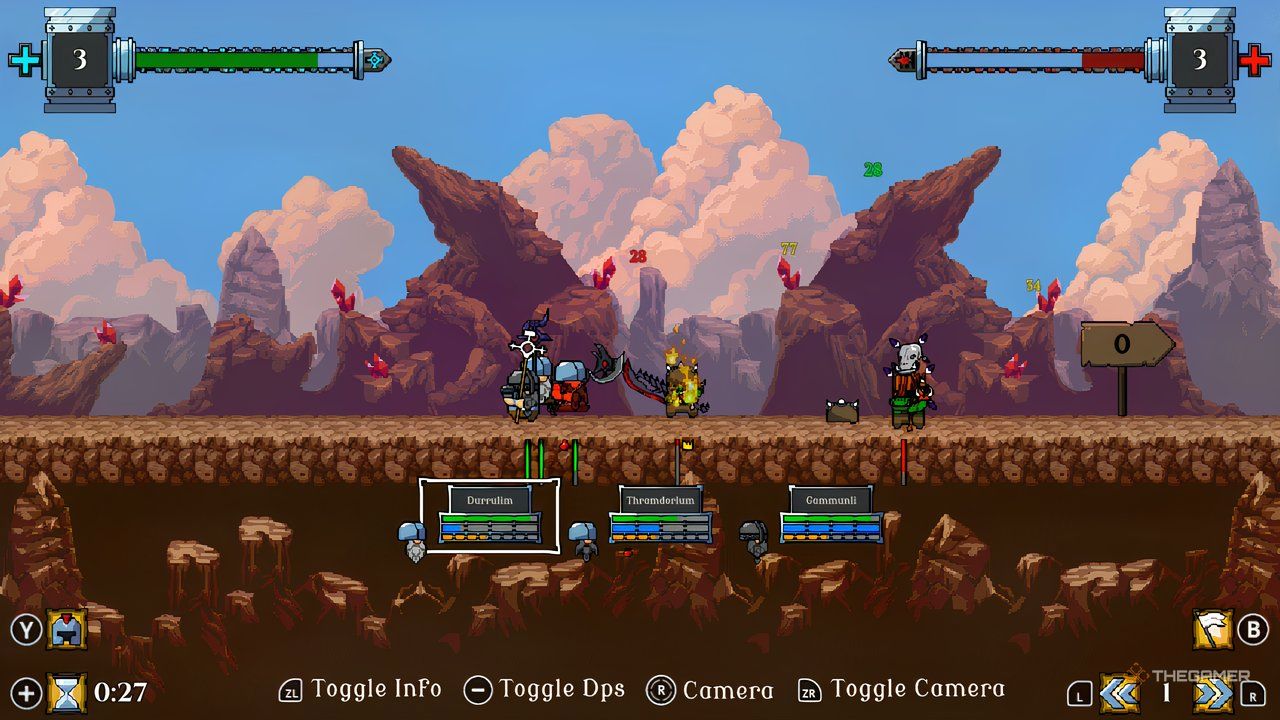Speed up with the right double-arrow

coord(1213,692)
